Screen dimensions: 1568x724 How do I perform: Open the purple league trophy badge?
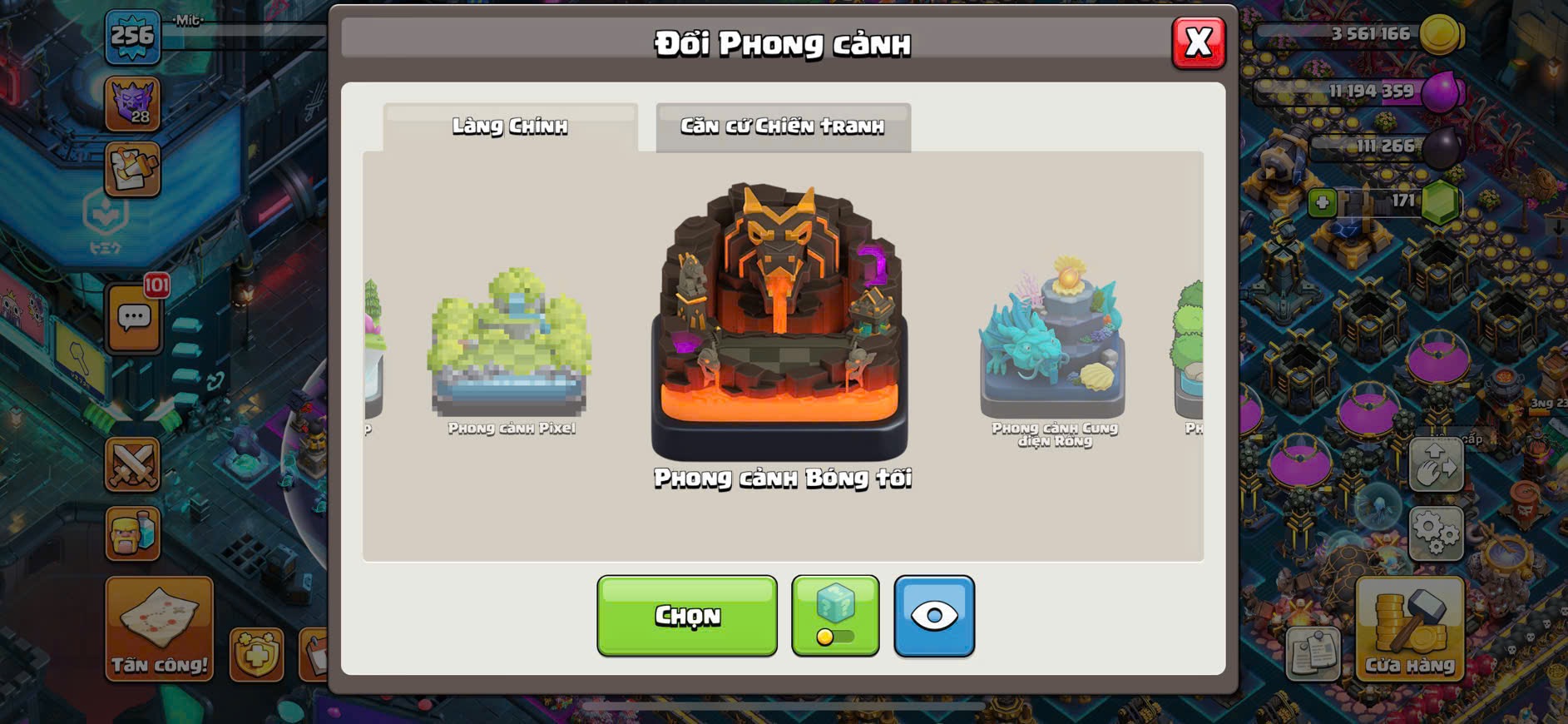133,104
